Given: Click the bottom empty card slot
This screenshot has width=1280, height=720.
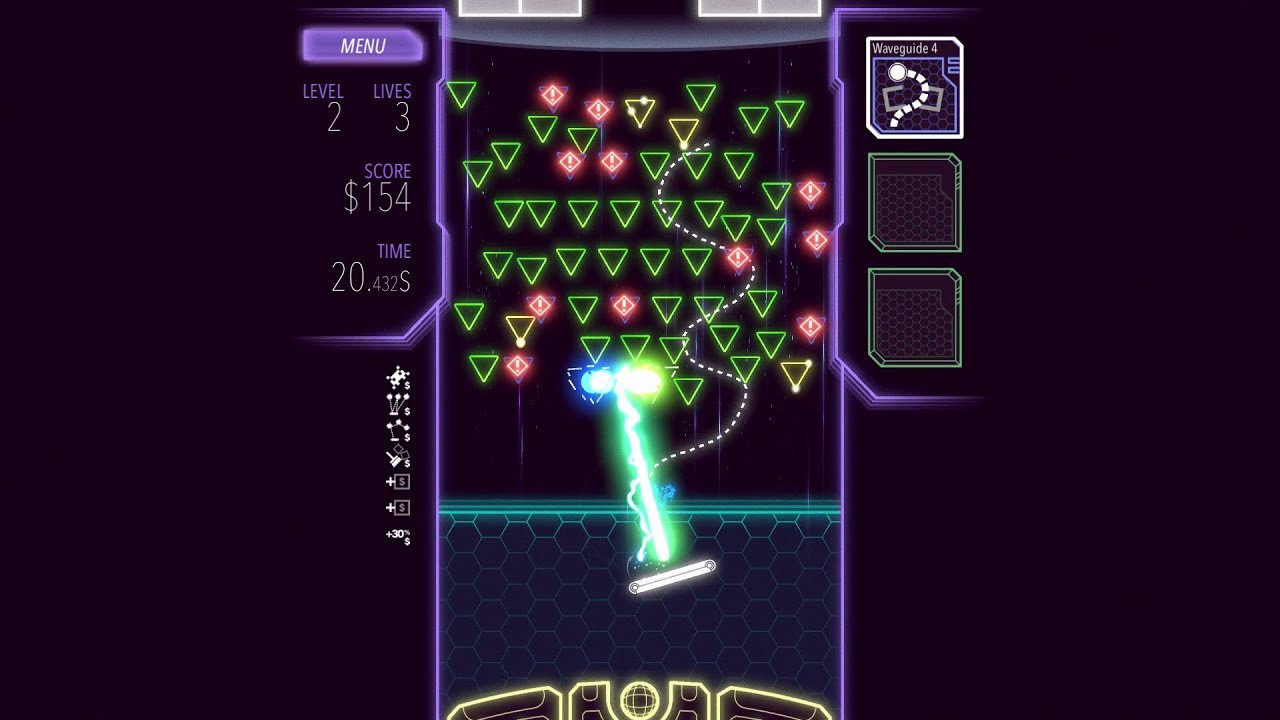Looking at the screenshot, I should tap(913, 314).
